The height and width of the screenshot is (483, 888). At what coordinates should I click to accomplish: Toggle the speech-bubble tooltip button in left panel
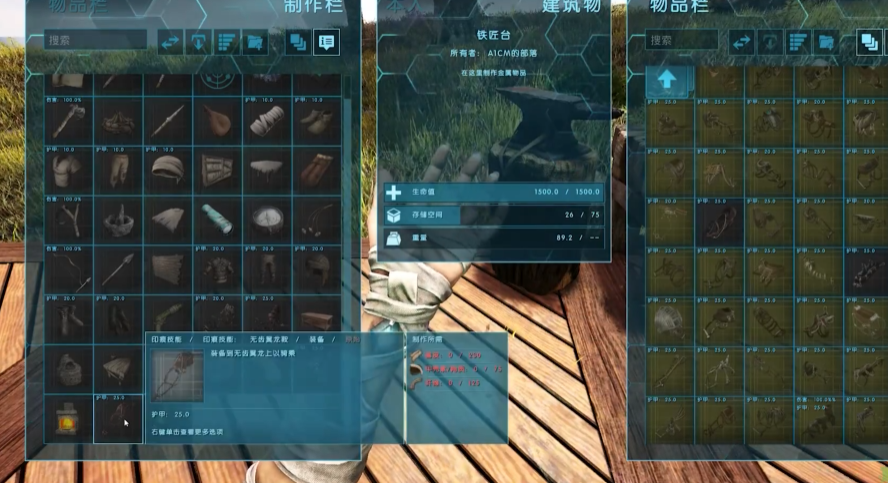(326, 42)
